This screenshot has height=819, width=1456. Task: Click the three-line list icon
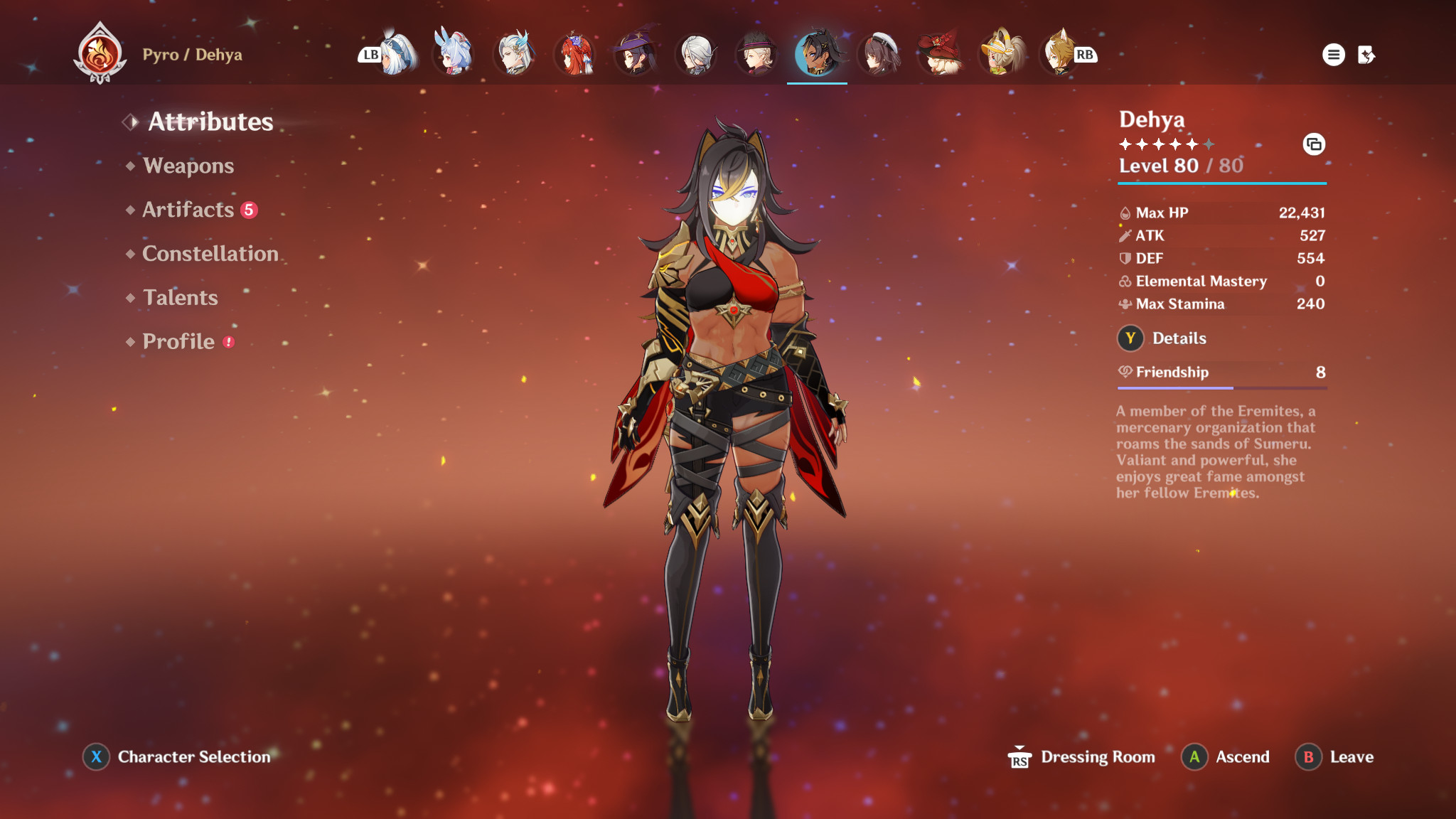click(x=1333, y=55)
